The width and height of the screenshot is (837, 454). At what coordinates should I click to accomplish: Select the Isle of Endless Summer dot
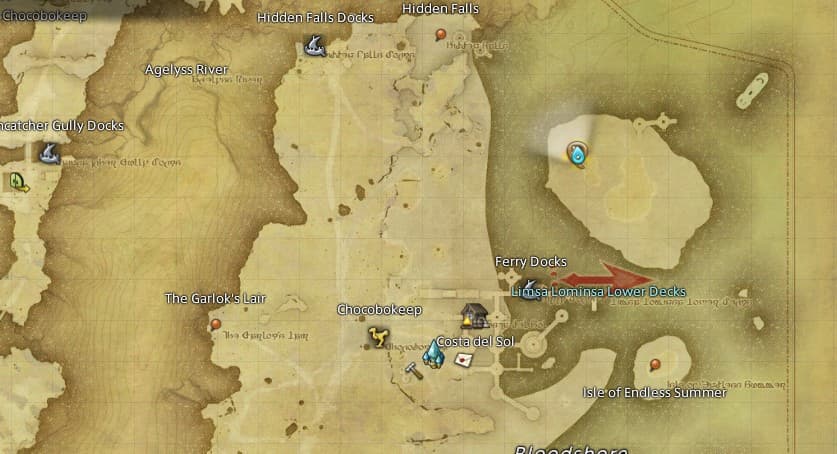[655, 364]
